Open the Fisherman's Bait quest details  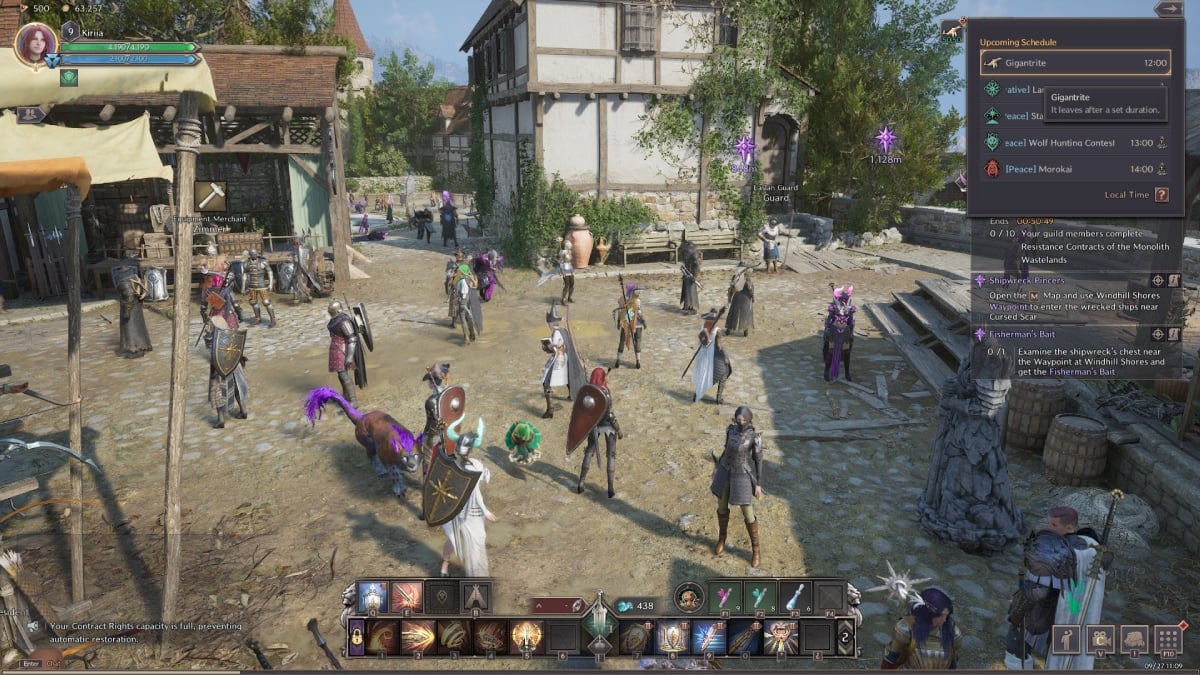pos(1175,334)
